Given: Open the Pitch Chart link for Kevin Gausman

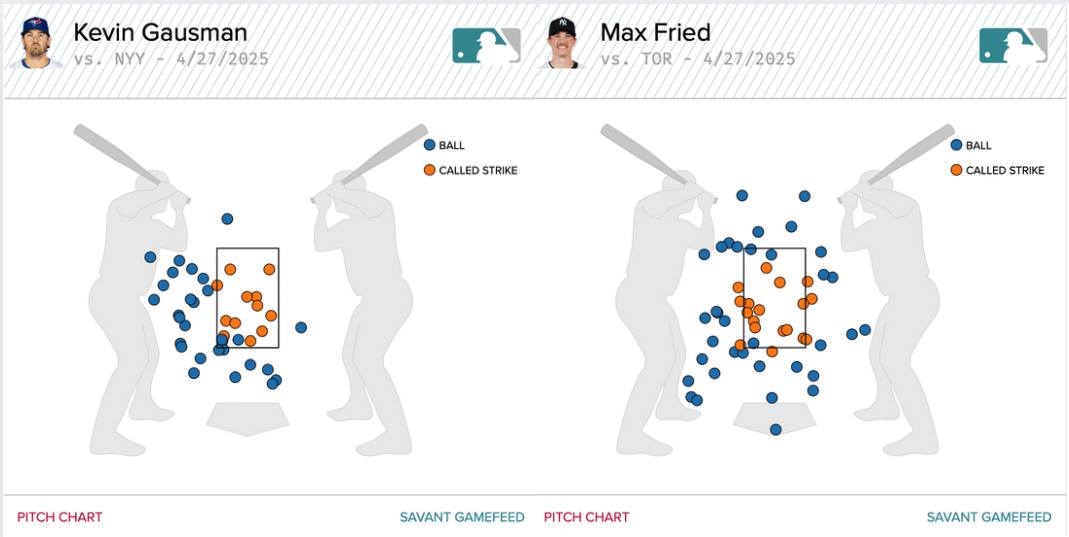Looking at the screenshot, I should pos(59,517).
